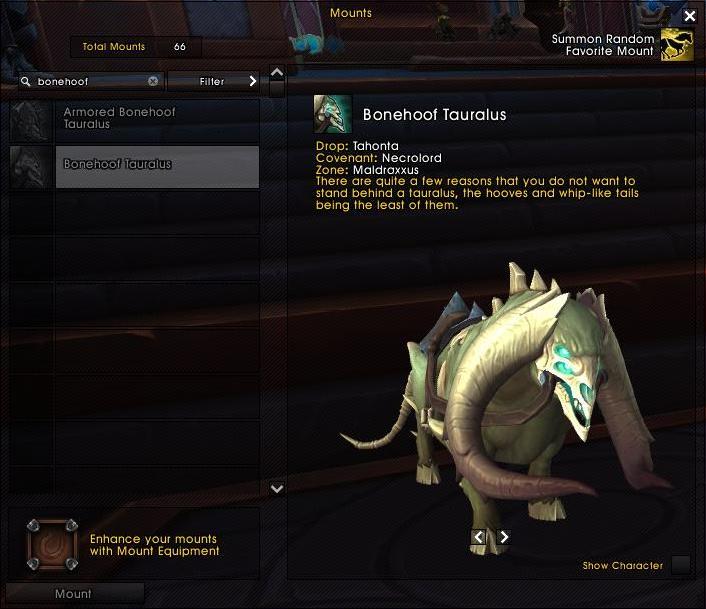Image resolution: width=706 pixels, height=609 pixels.
Task: Toggle the Show Character checkbox
Action: click(680, 565)
